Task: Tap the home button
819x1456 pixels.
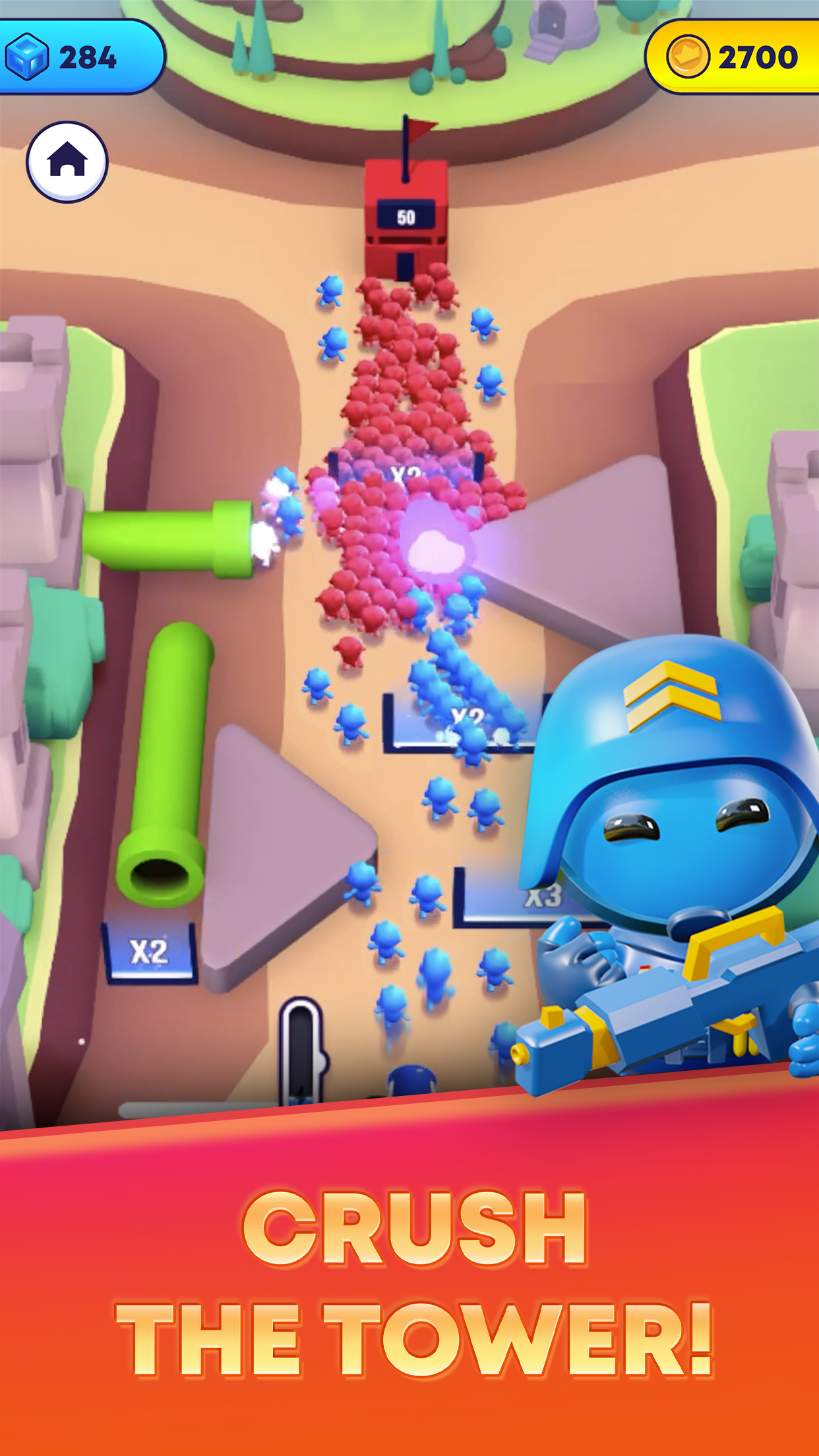Action: [x=67, y=162]
